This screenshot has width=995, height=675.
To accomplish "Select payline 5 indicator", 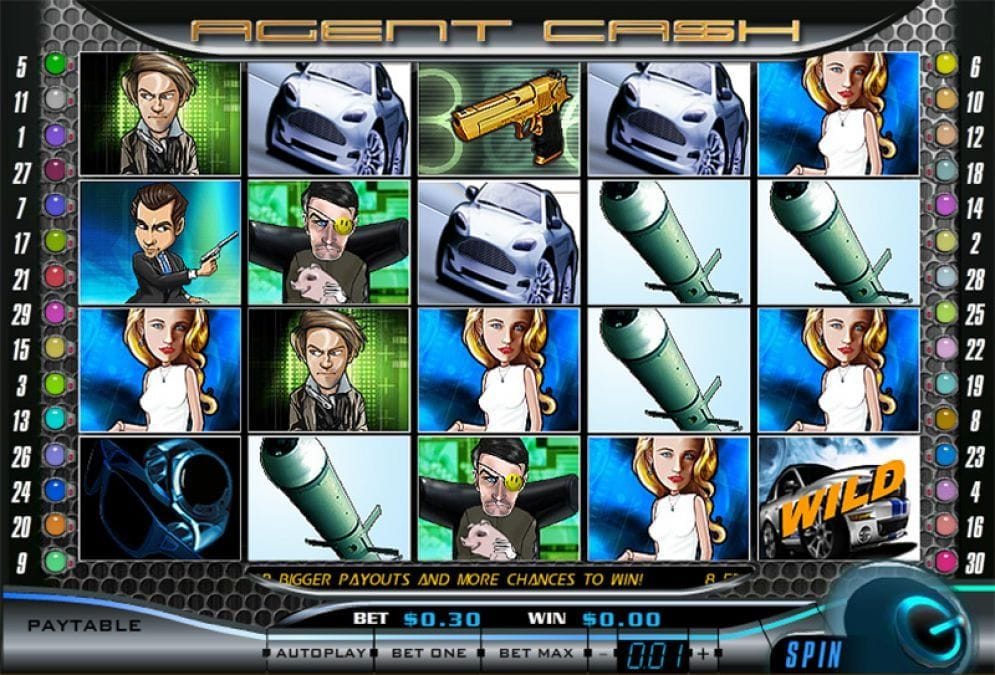I will click(x=54, y=65).
